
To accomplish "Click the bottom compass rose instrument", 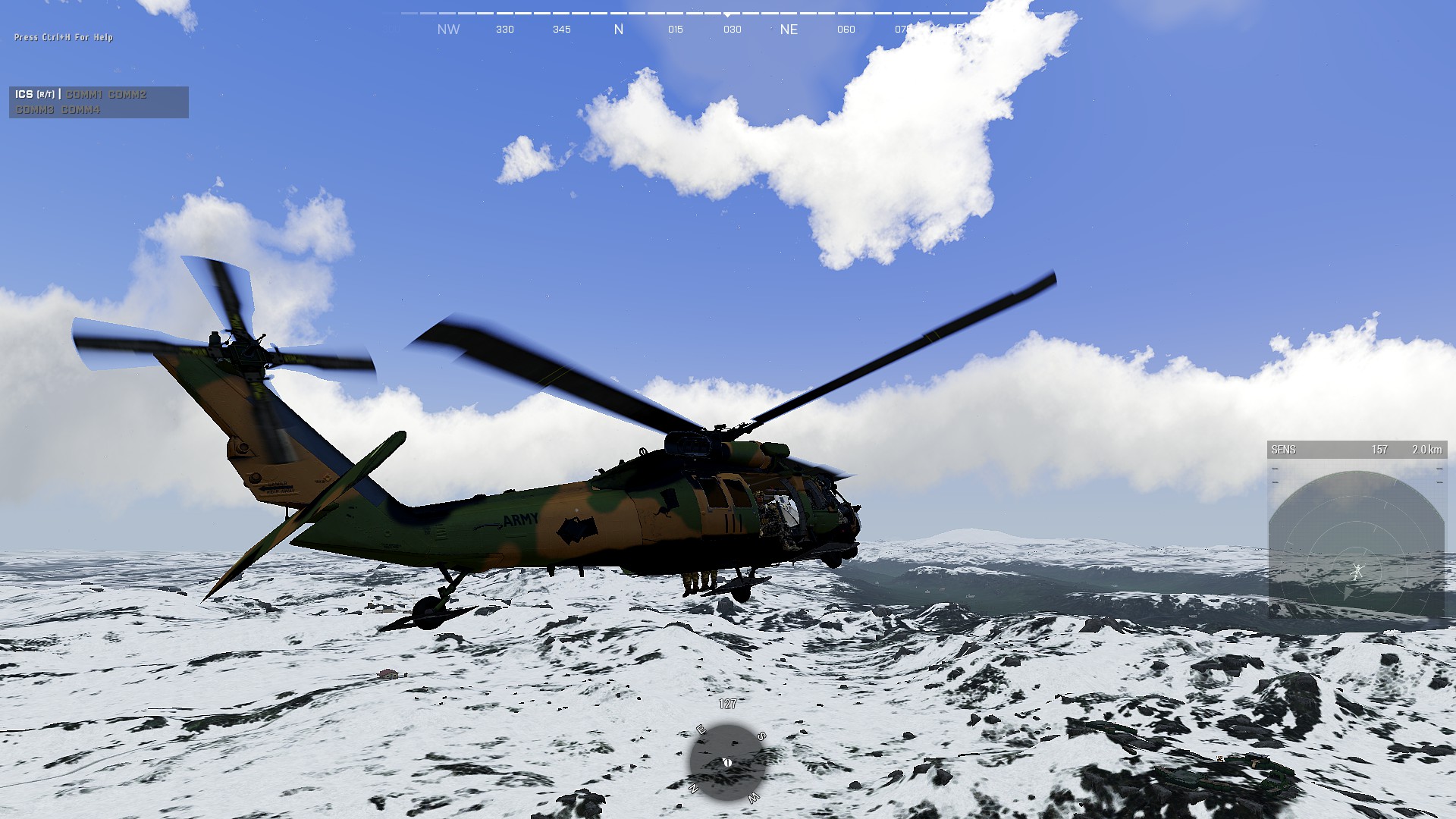I will [726, 762].
